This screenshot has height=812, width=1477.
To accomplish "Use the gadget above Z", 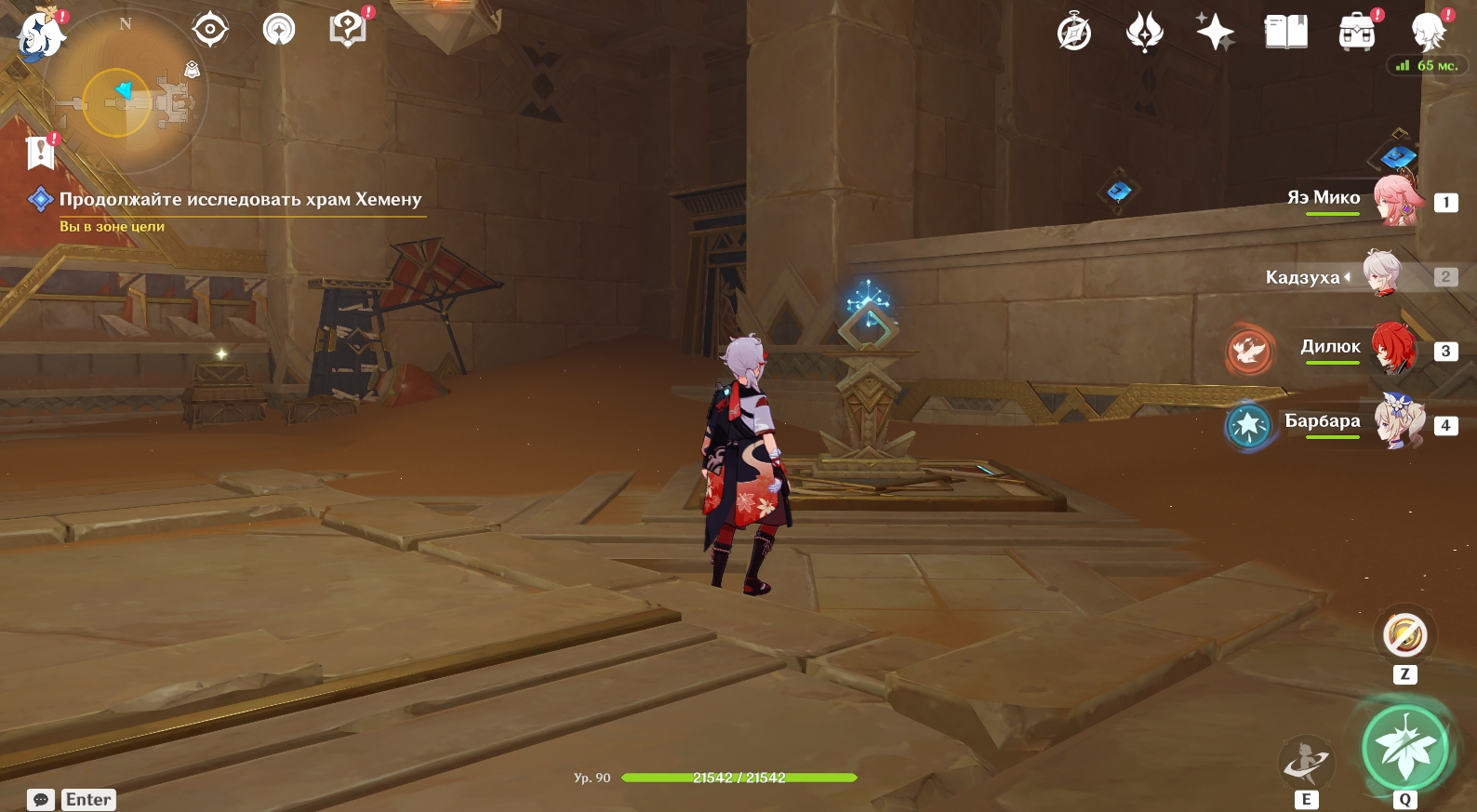I will click(1404, 636).
